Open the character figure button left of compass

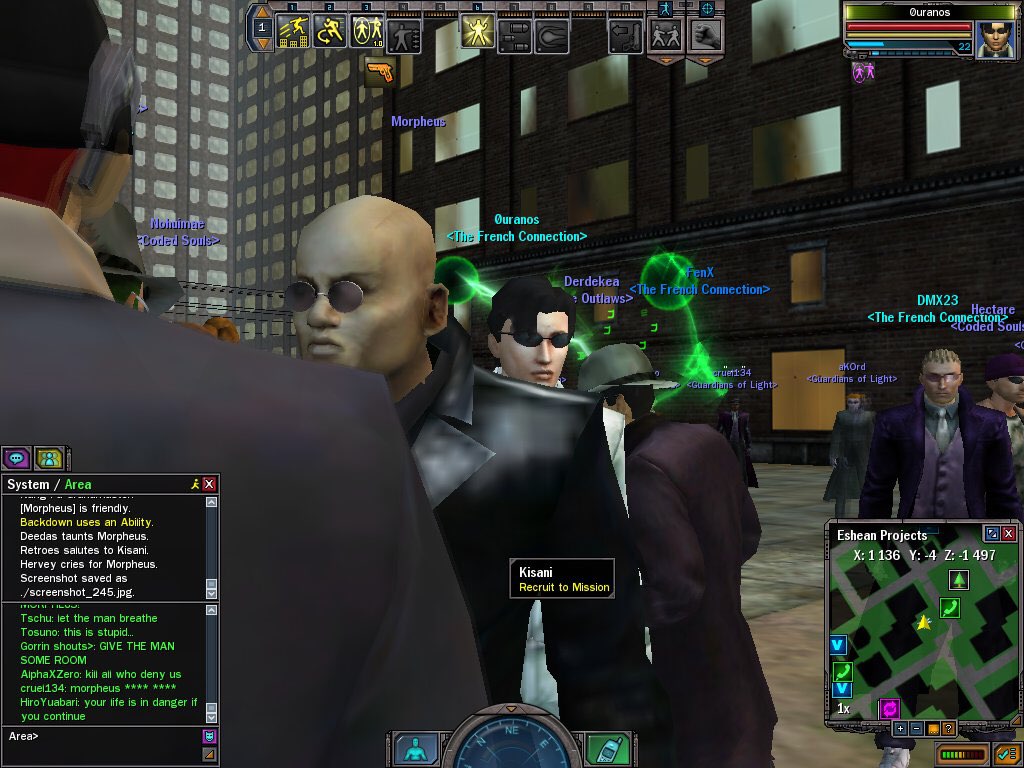click(x=415, y=748)
